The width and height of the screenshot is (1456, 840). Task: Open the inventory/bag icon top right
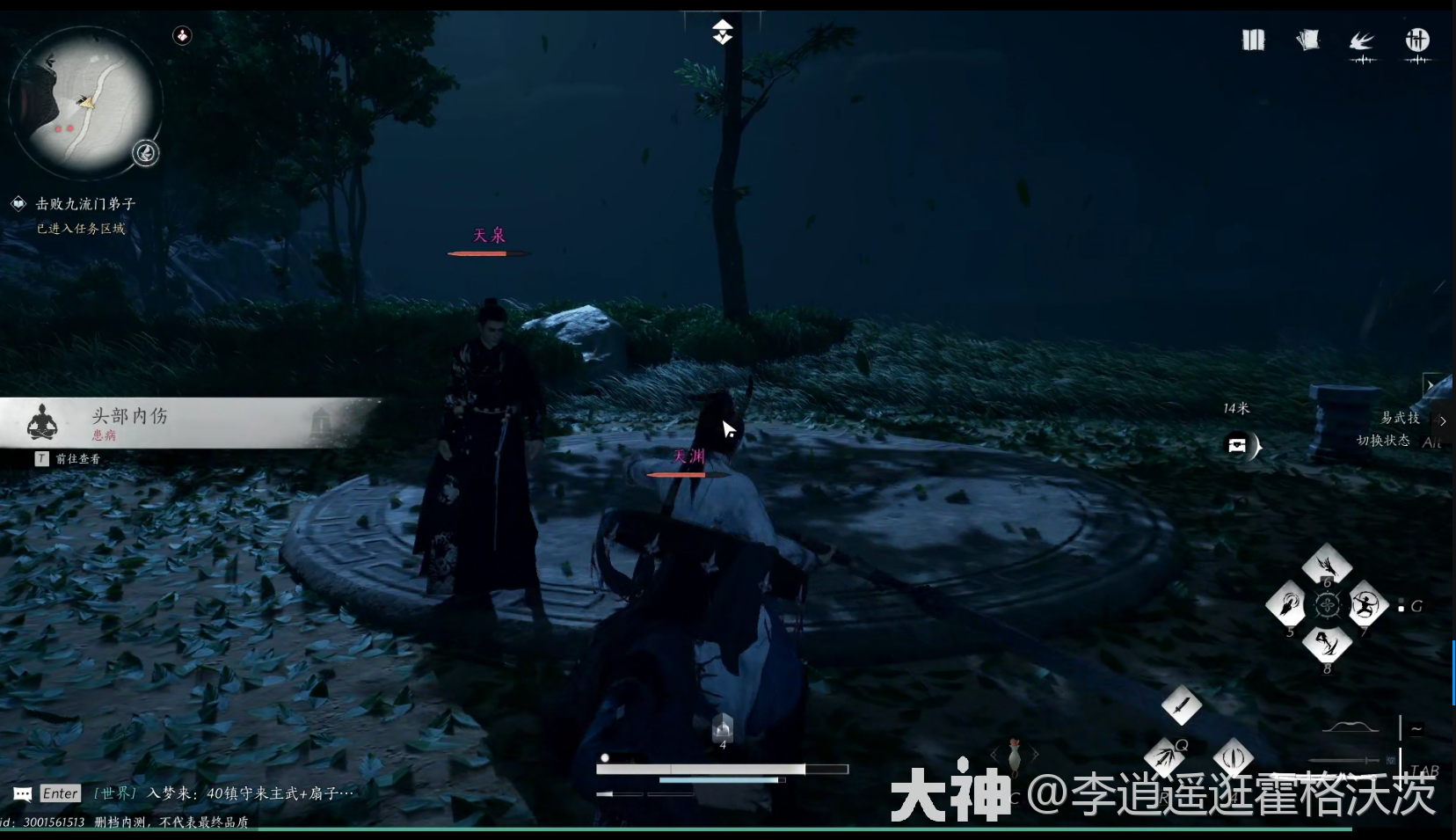[x=1253, y=40]
